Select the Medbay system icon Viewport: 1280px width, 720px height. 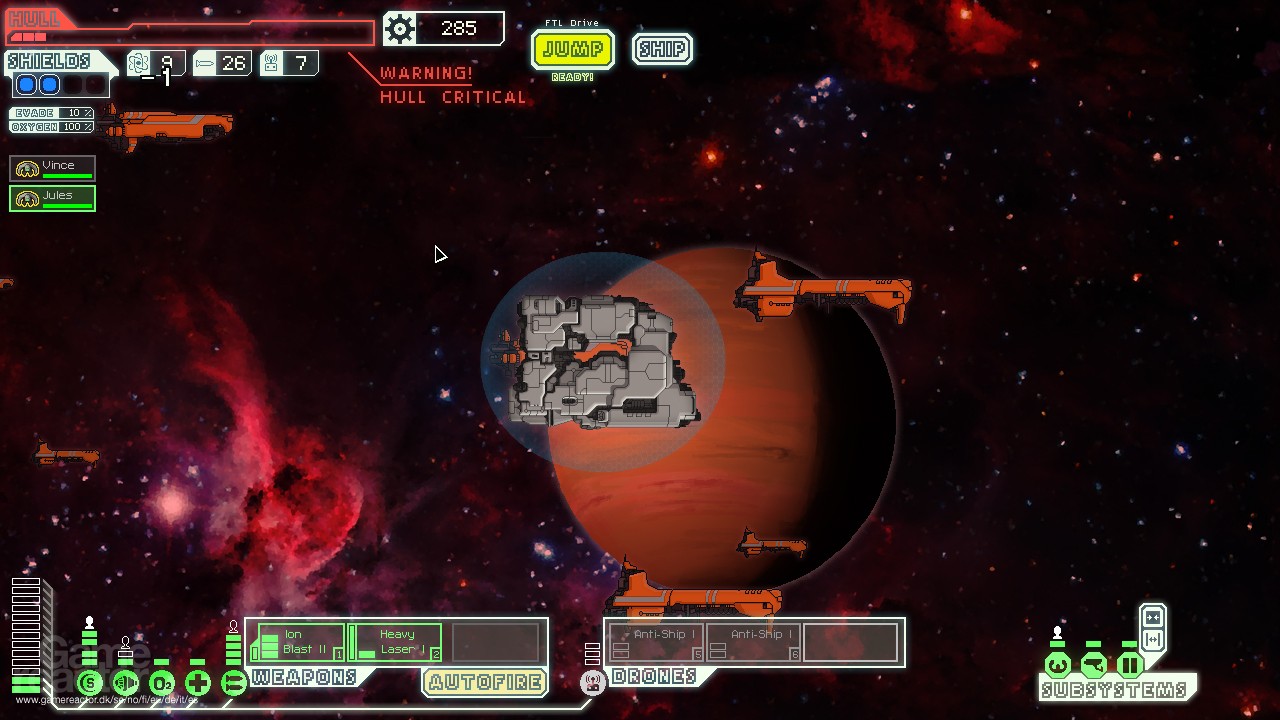point(196,682)
